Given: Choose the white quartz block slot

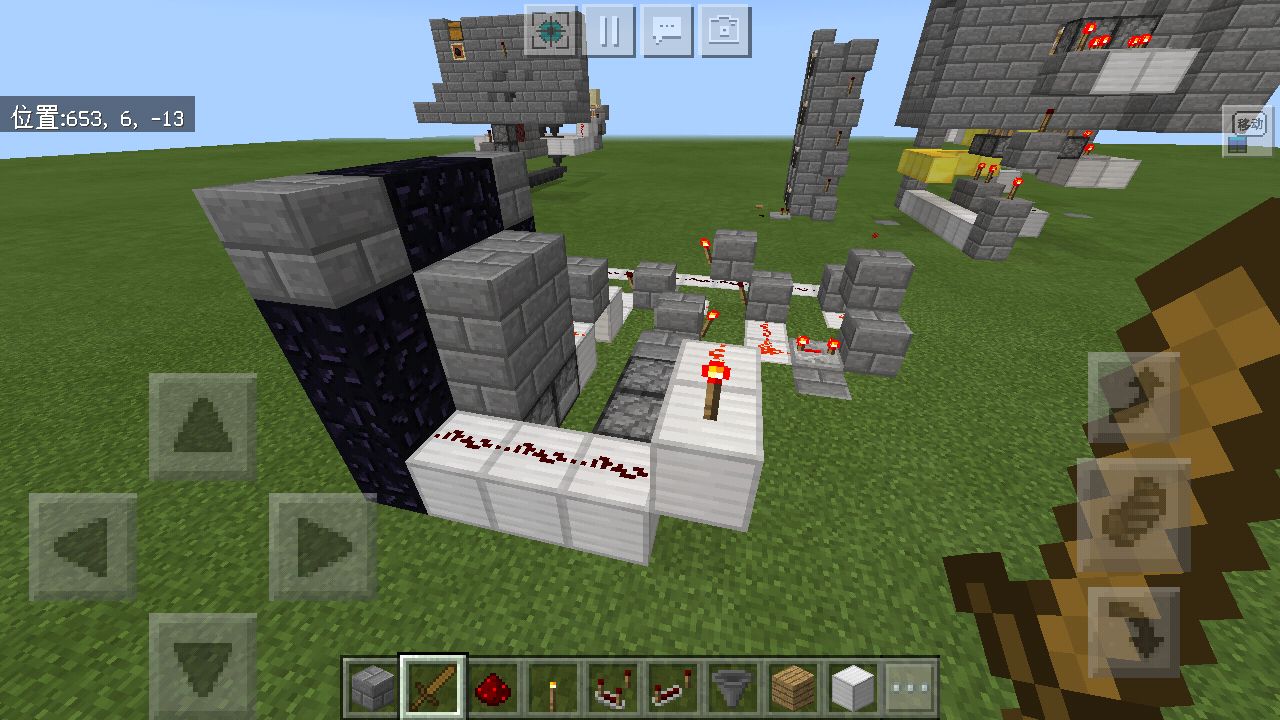Looking at the screenshot, I should pos(853,687).
